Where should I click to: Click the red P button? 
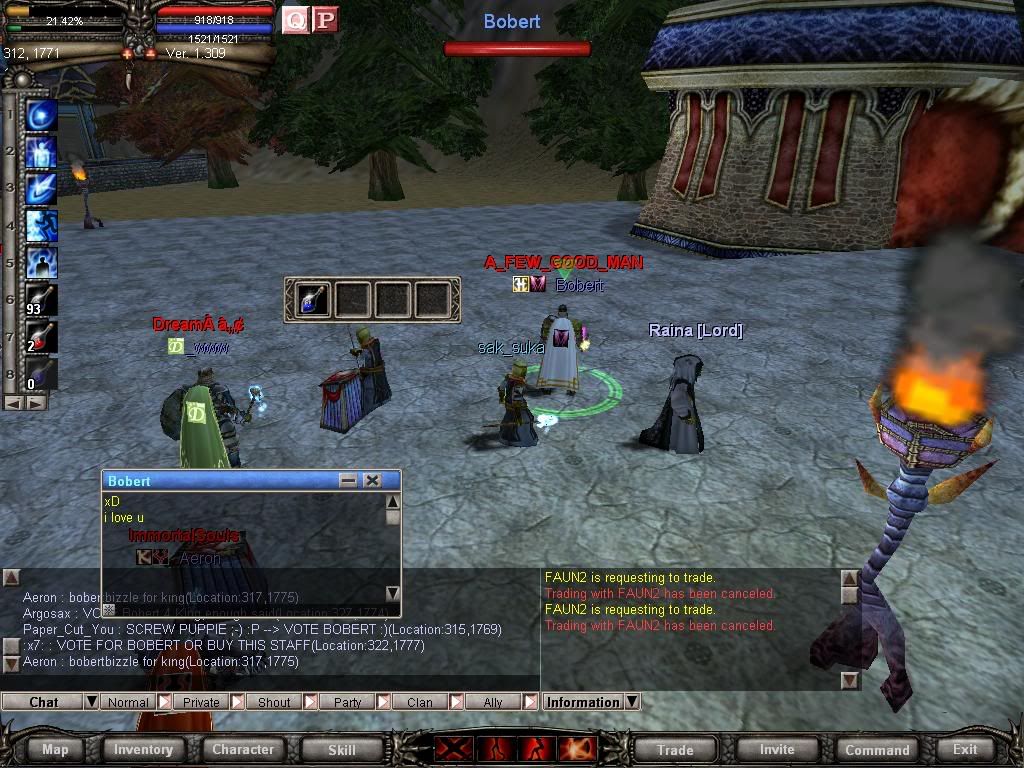[325, 19]
